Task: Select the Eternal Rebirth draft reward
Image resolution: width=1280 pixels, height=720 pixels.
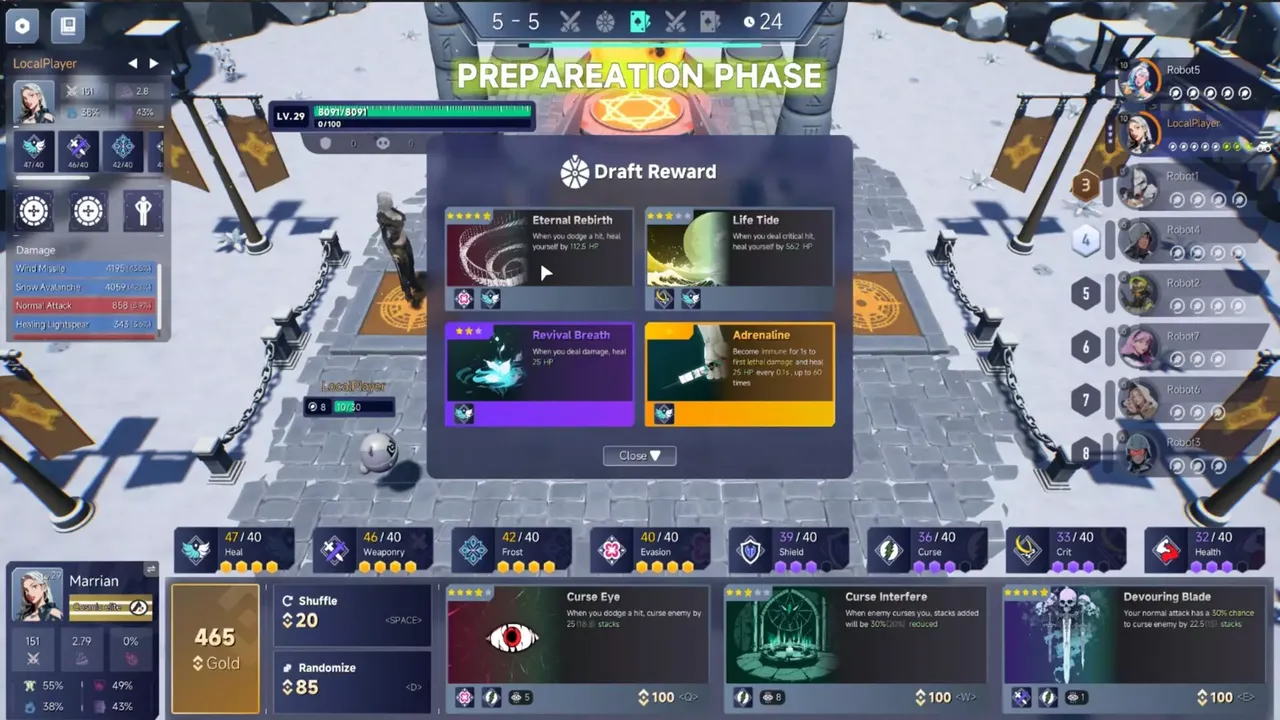Action: point(539,257)
